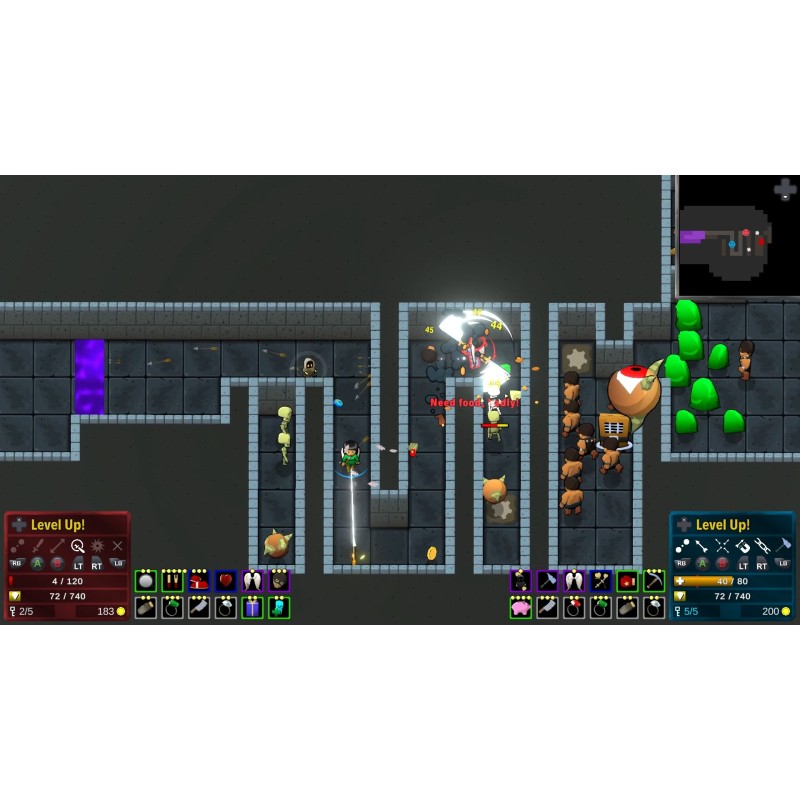
Task: Select the cyan potion item slot
Action: pyautogui.click(x=279, y=608)
